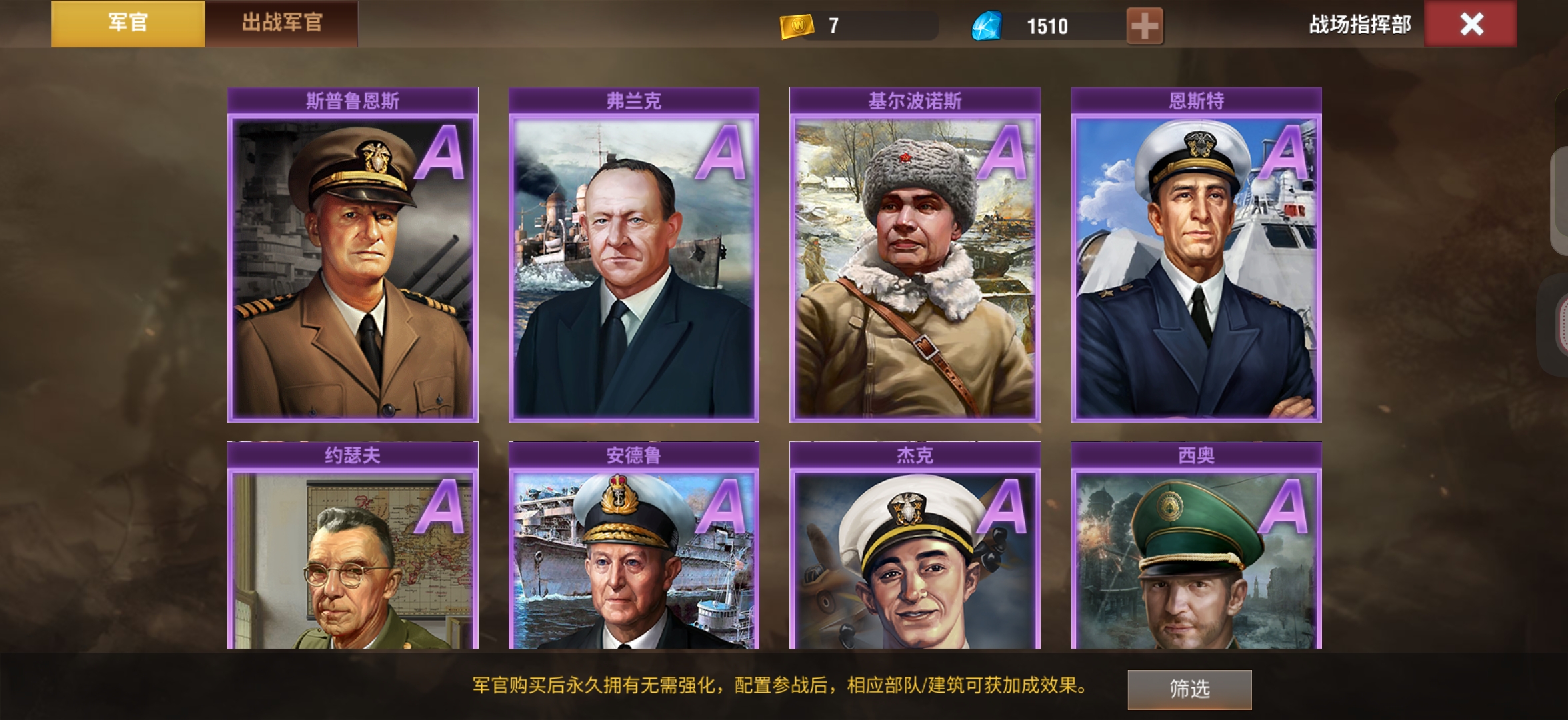The width and height of the screenshot is (1568, 720).
Task: Add more diamonds with the plus button
Action: click(1144, 26)
